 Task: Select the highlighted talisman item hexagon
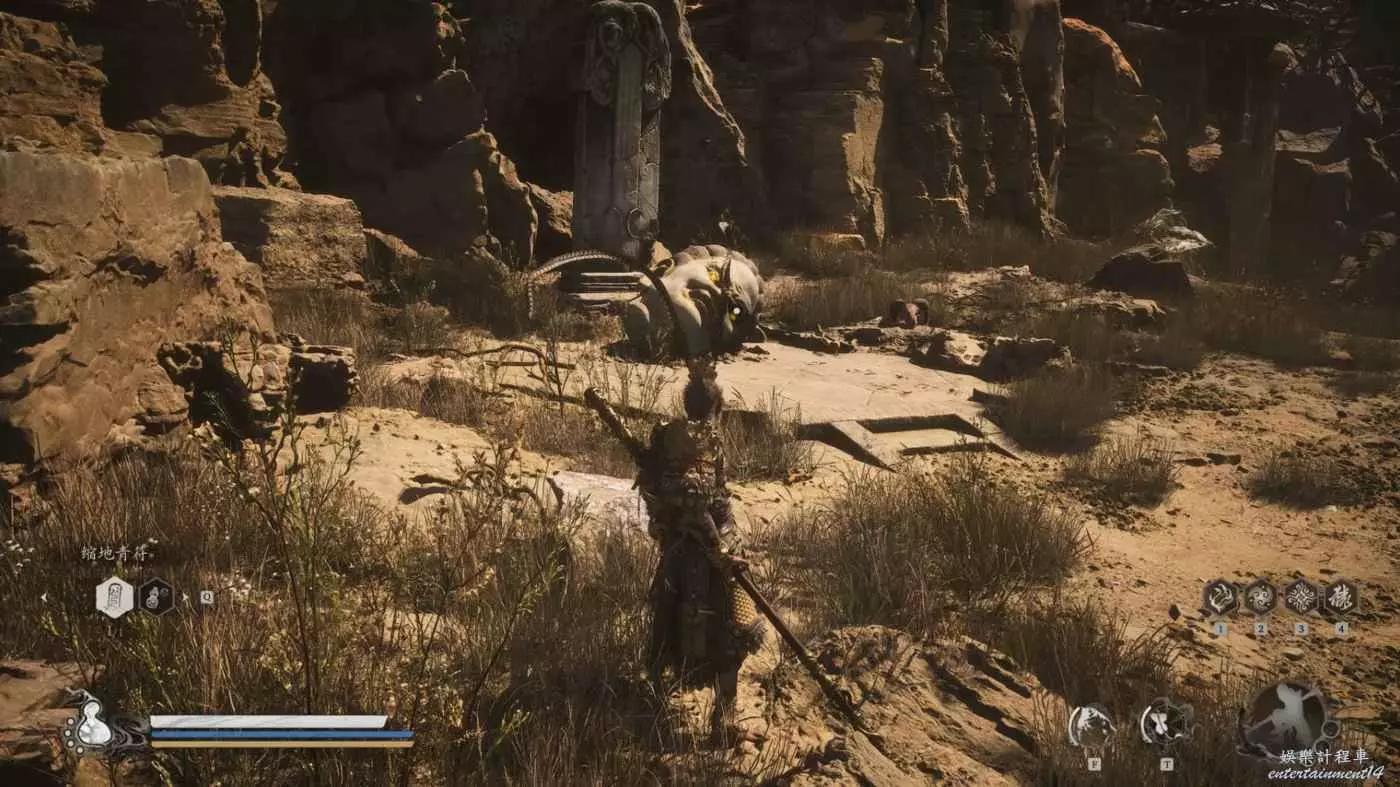pos(114,597)
